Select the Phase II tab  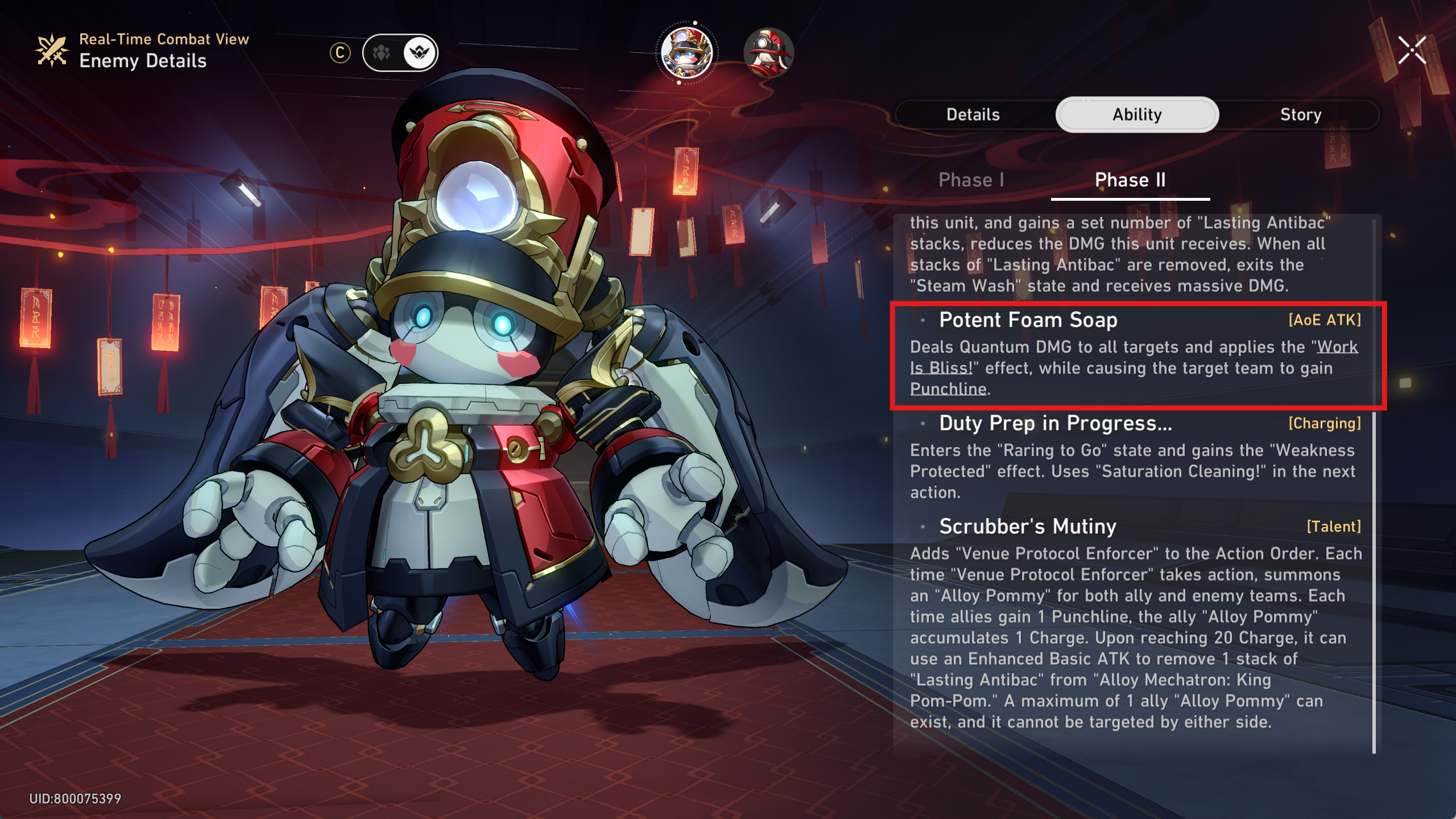pos(1130,180)
